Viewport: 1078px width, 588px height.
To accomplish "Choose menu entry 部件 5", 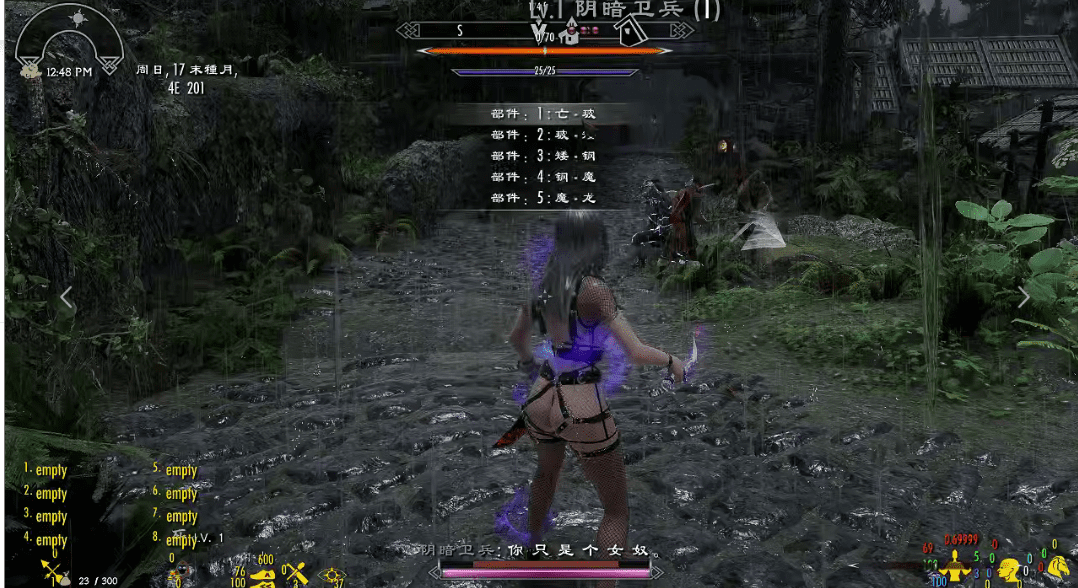I will click(x=543, y=198).
